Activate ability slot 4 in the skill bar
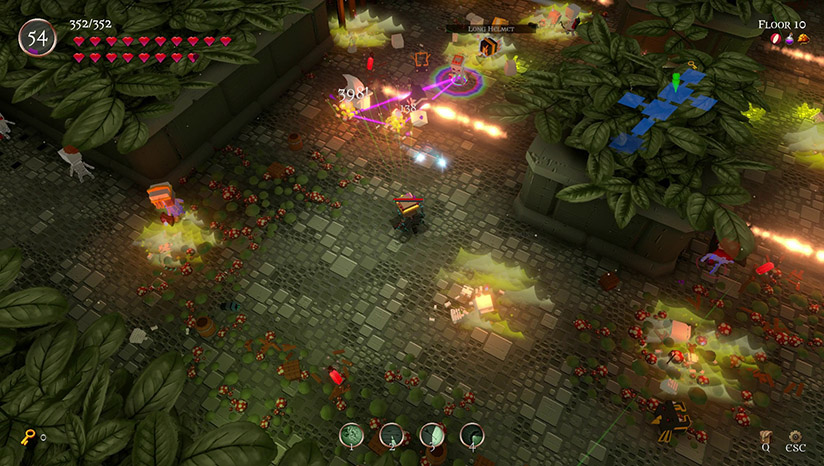The image size is (824, 466). point(471,434)
